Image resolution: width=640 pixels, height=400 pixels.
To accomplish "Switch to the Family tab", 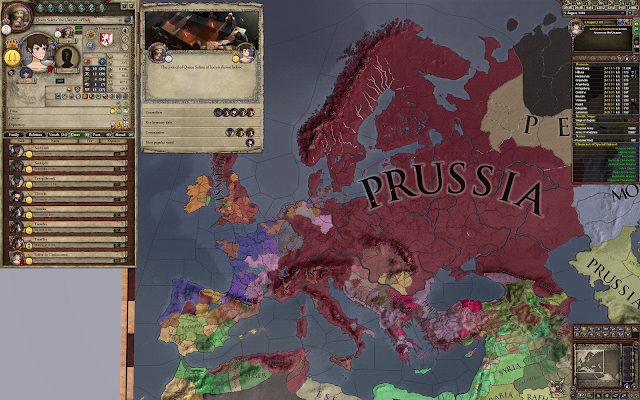I will pos(13,133).
